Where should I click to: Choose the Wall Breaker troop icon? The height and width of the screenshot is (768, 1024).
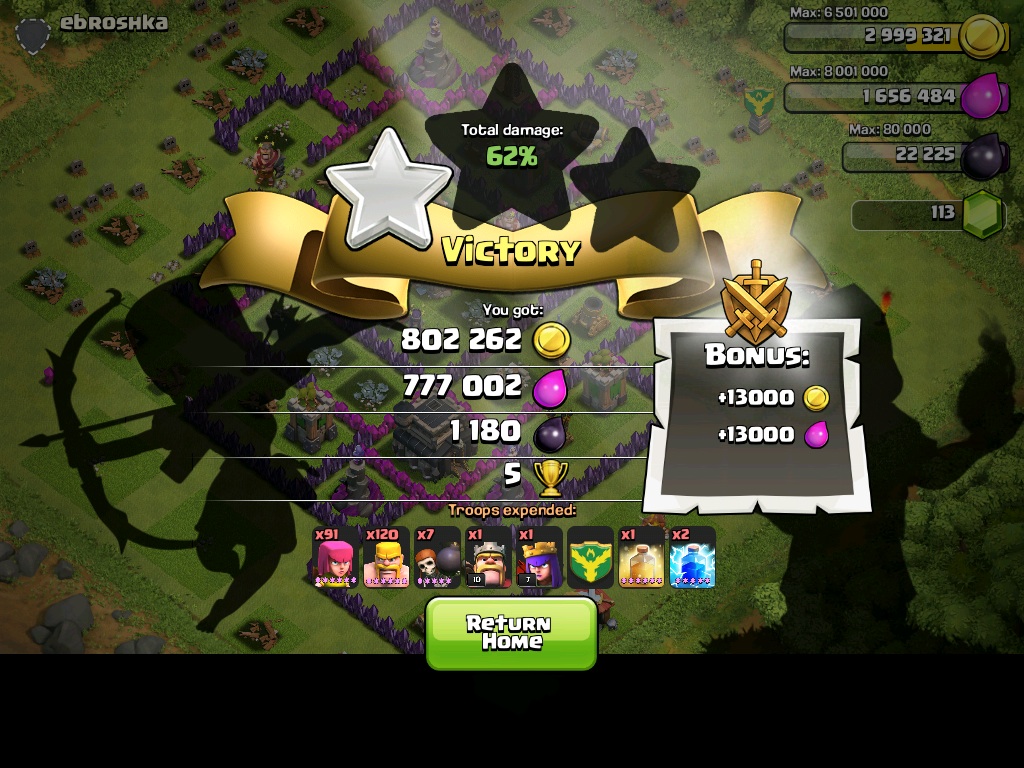(438, 558)
